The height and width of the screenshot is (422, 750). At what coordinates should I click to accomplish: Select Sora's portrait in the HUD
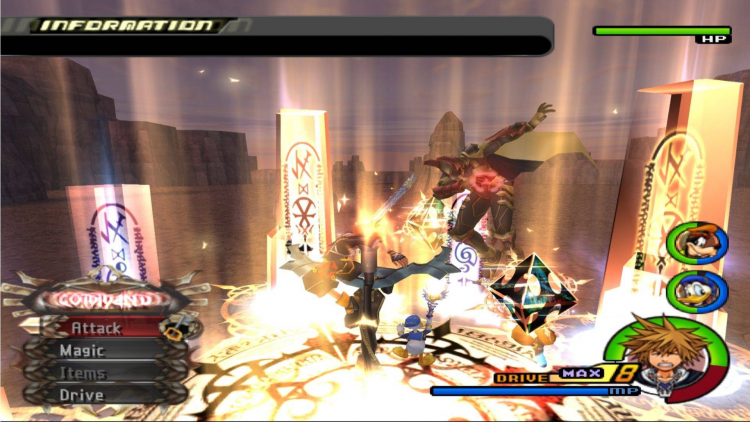click(x=662, y=354)
